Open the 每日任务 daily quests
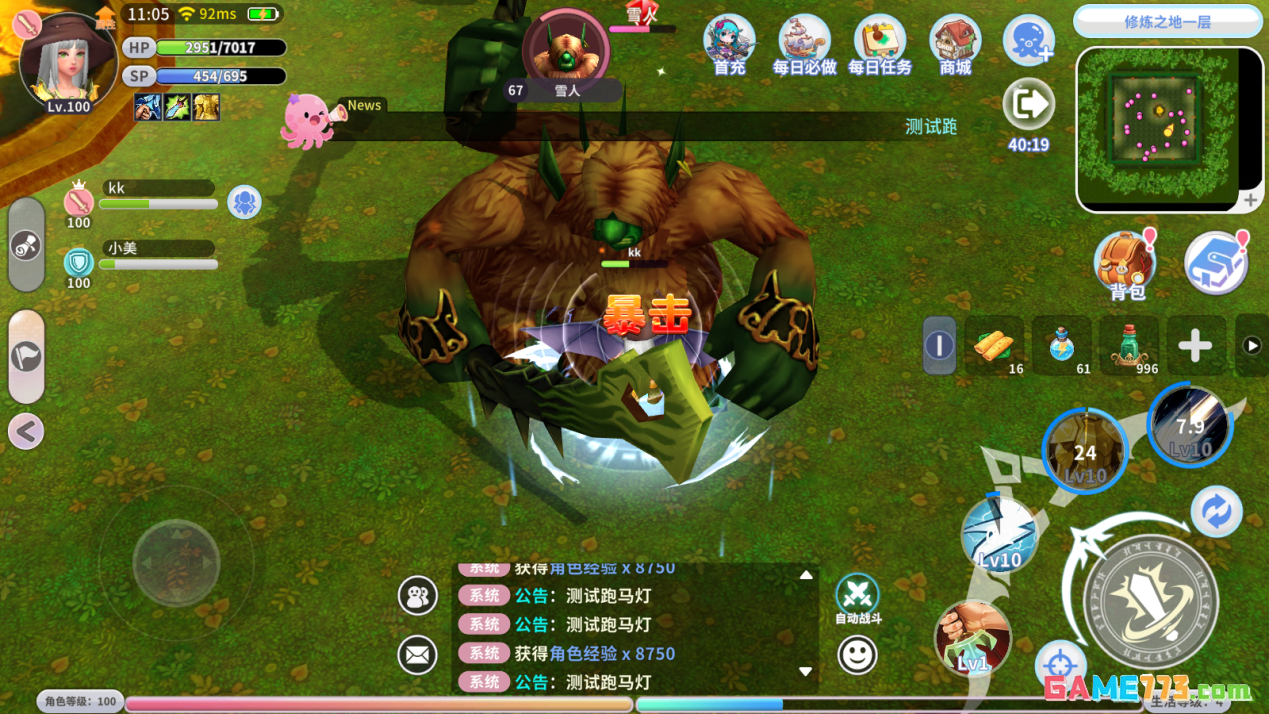Screen dimensions: 1269x714 (x=879, y=44)
